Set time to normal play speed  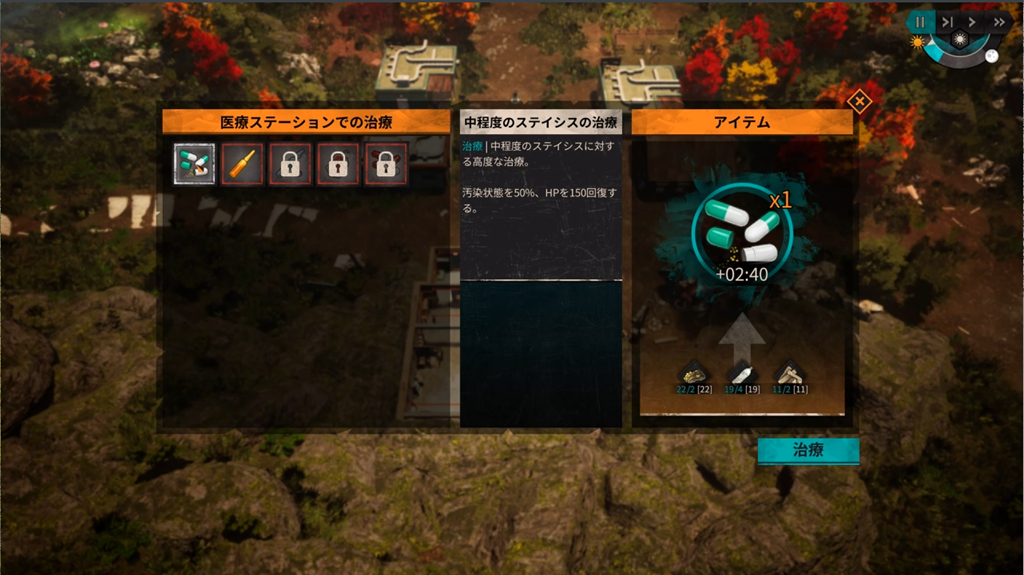tap(972, 22)
